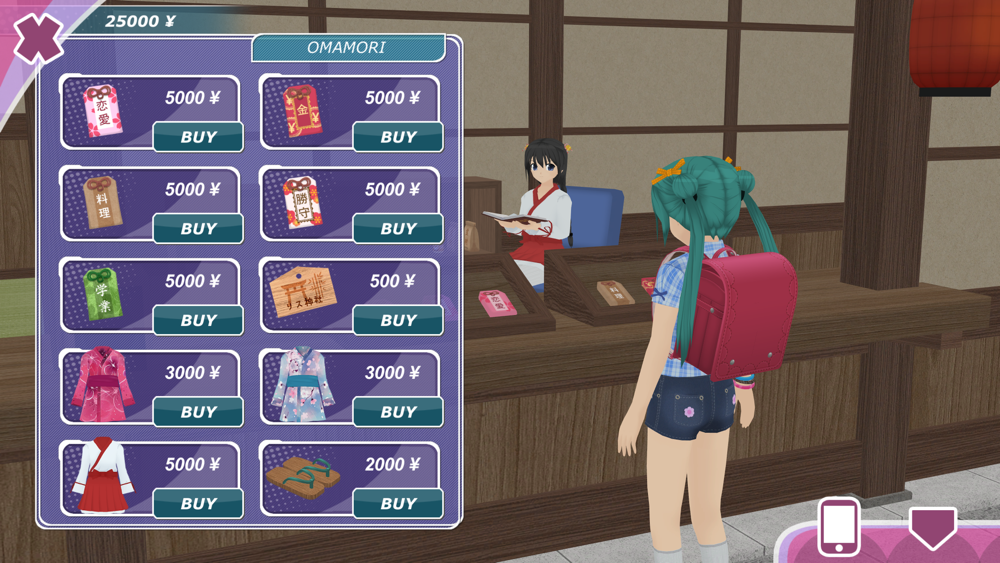Buy the 500 yen wooden ema plaque
The image size is (1000, 563).
coord(398,321)
